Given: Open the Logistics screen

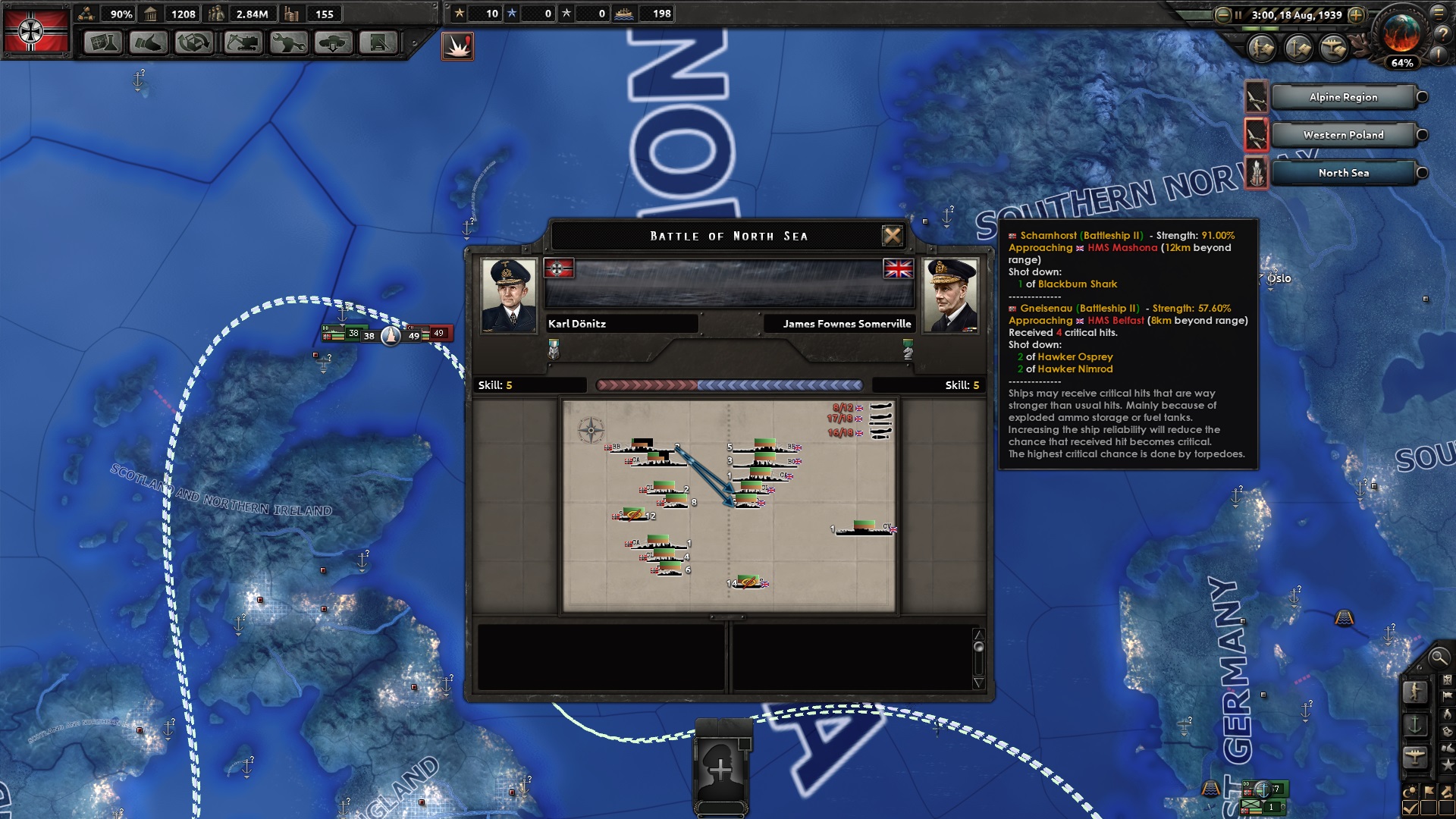Looking at the screenshot, I should (378, 42).
